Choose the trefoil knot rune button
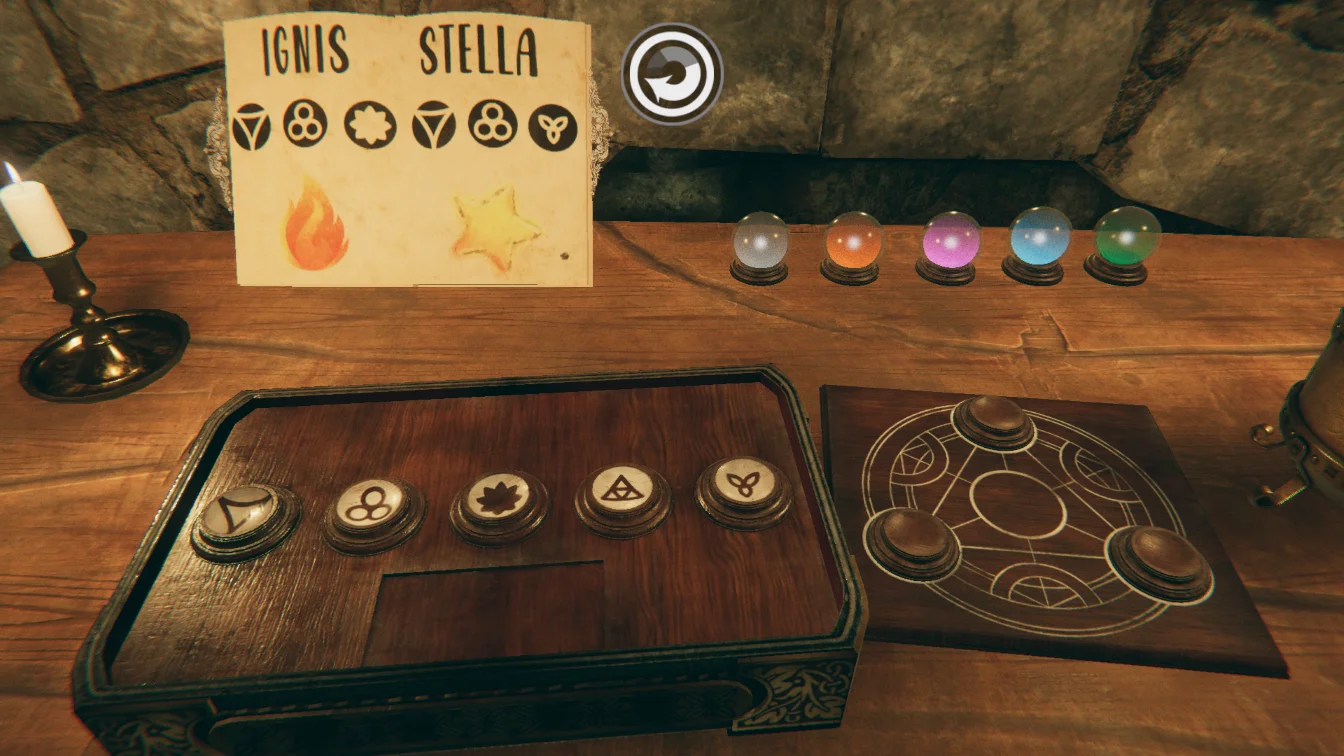This screenshot has height=756, width=1344. (x=743, y=485)
